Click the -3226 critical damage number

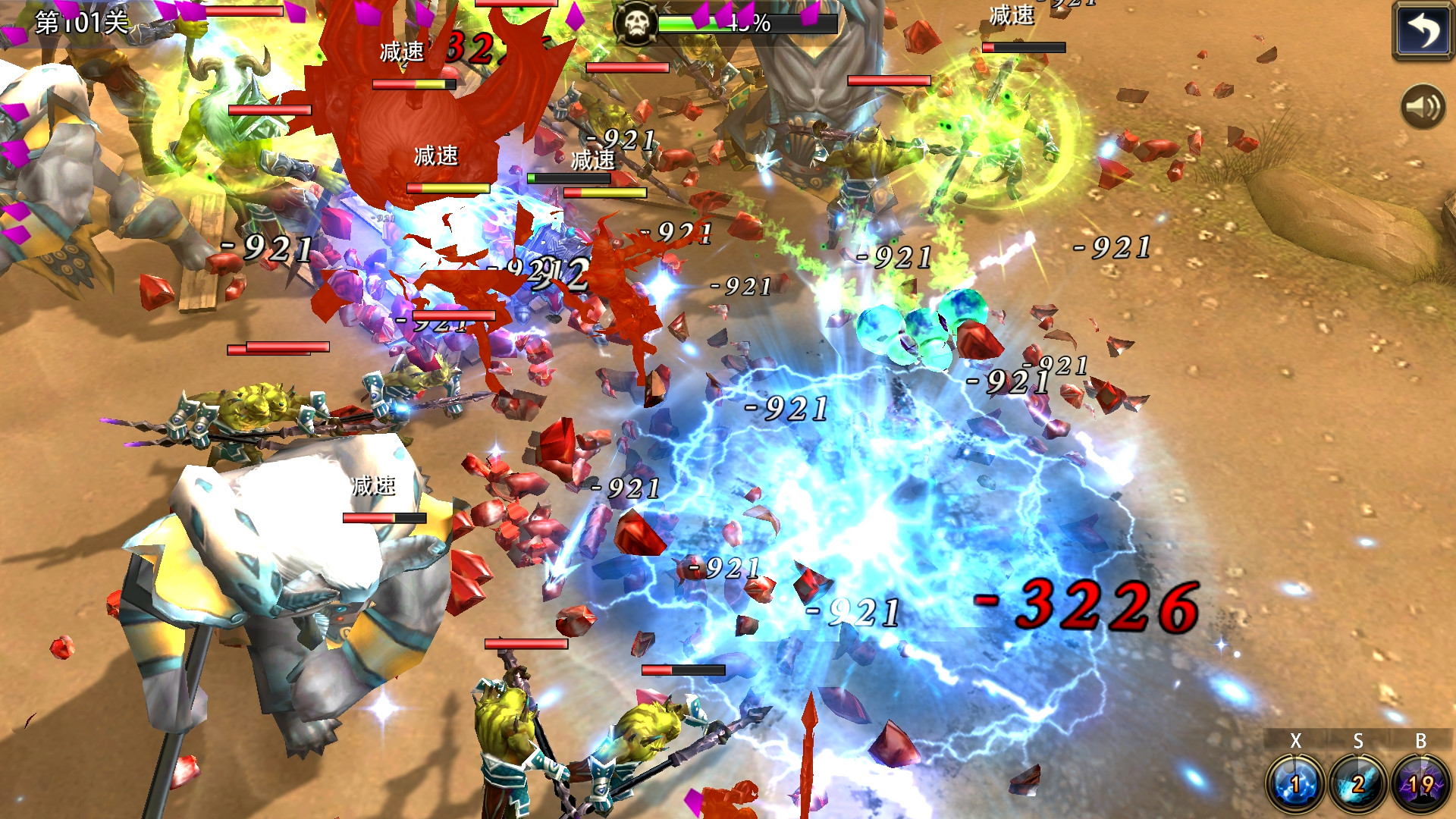[x=1084, y=607]
